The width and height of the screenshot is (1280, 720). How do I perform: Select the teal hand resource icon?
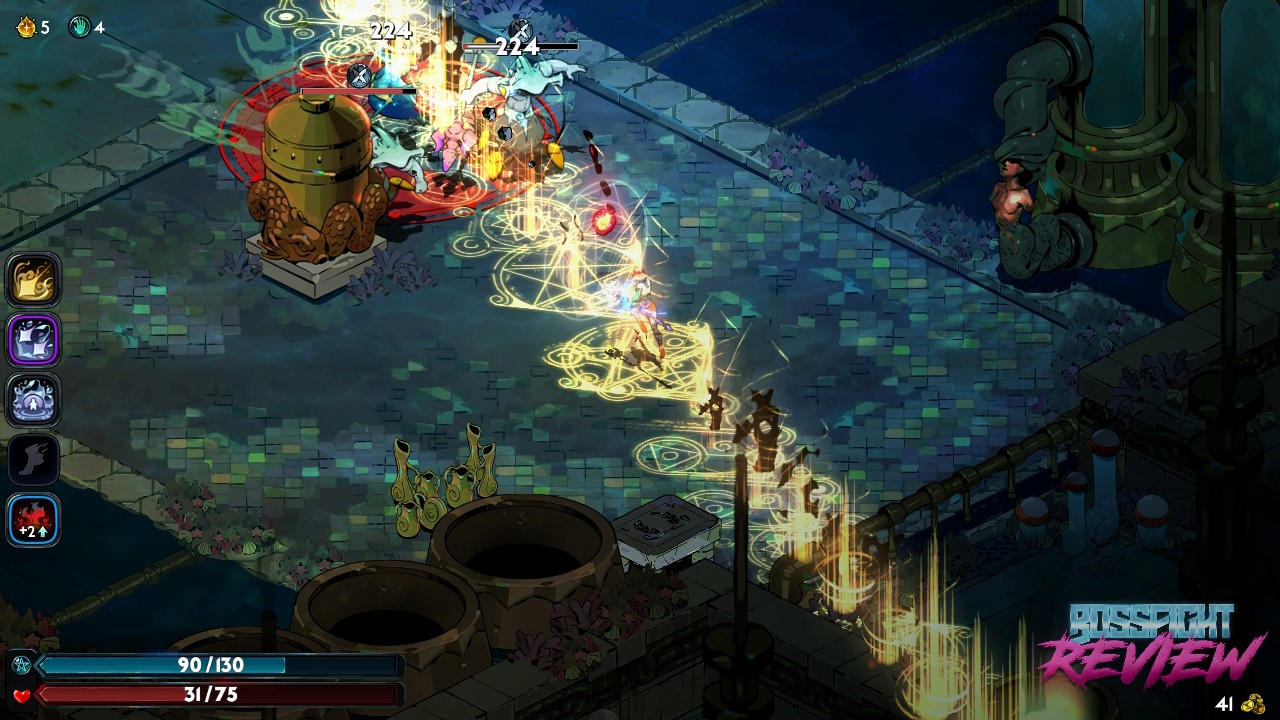click(x=79, y=27)
